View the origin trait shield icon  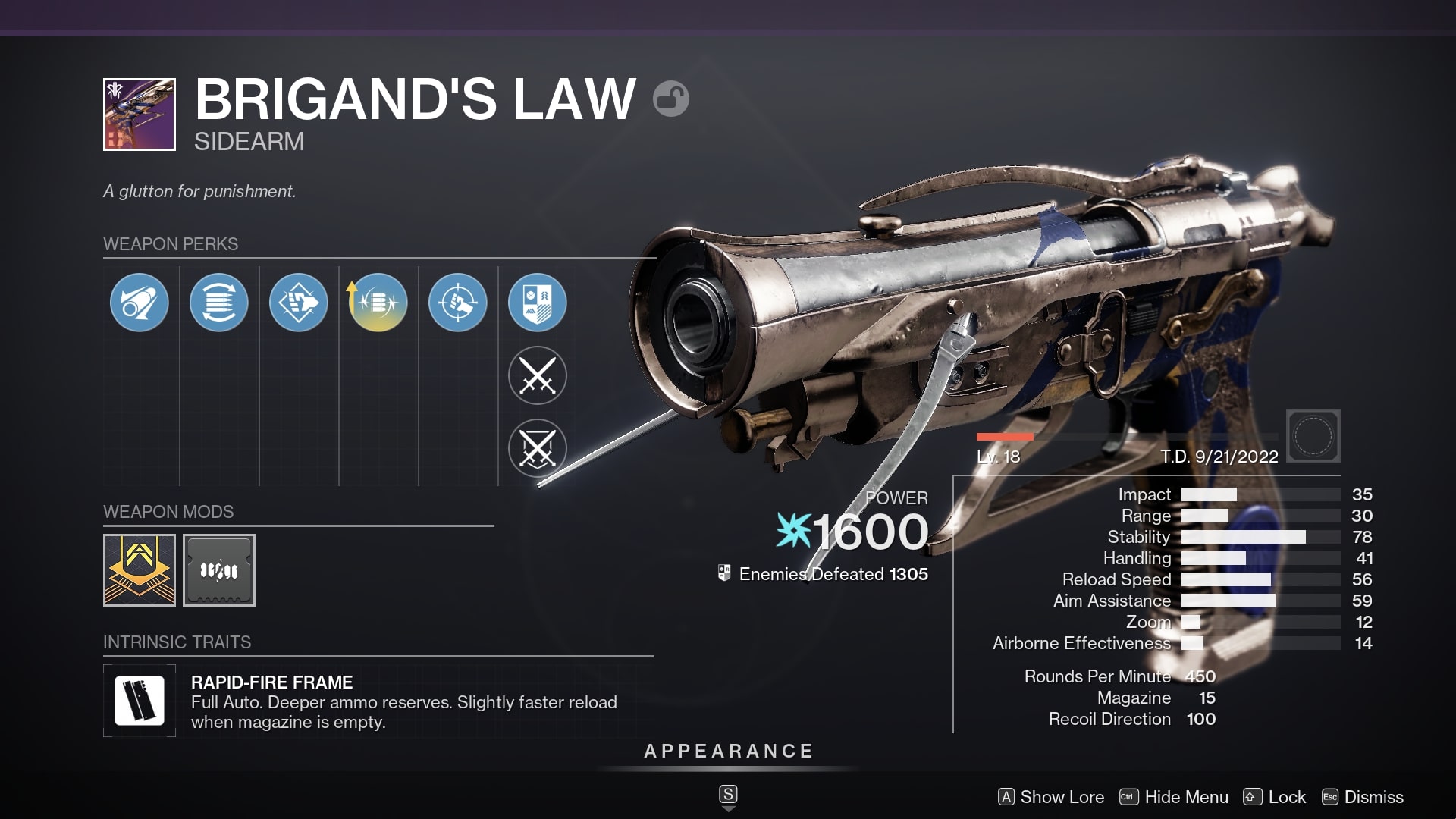[537, 302]
